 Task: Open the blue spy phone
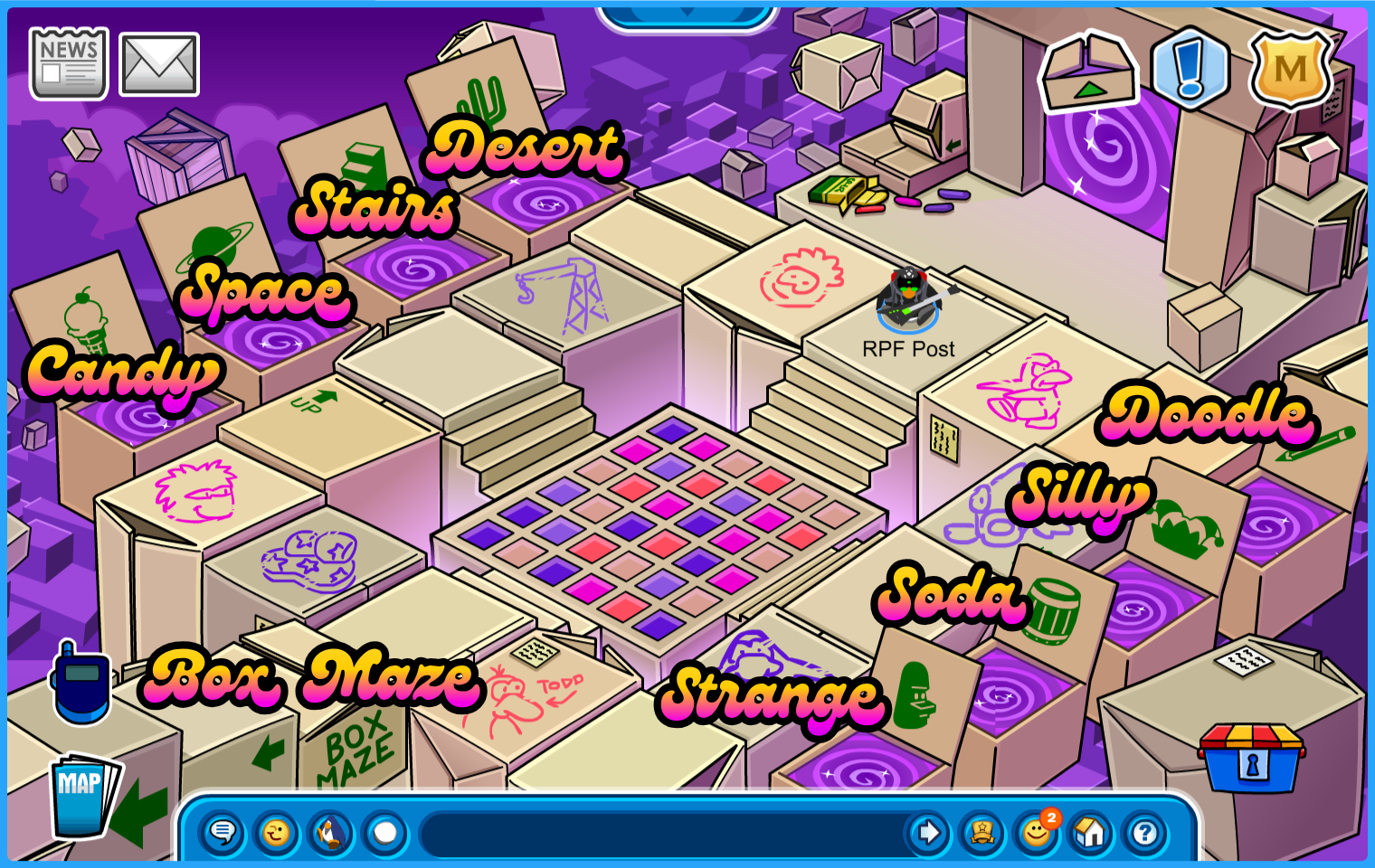[81, 684]
